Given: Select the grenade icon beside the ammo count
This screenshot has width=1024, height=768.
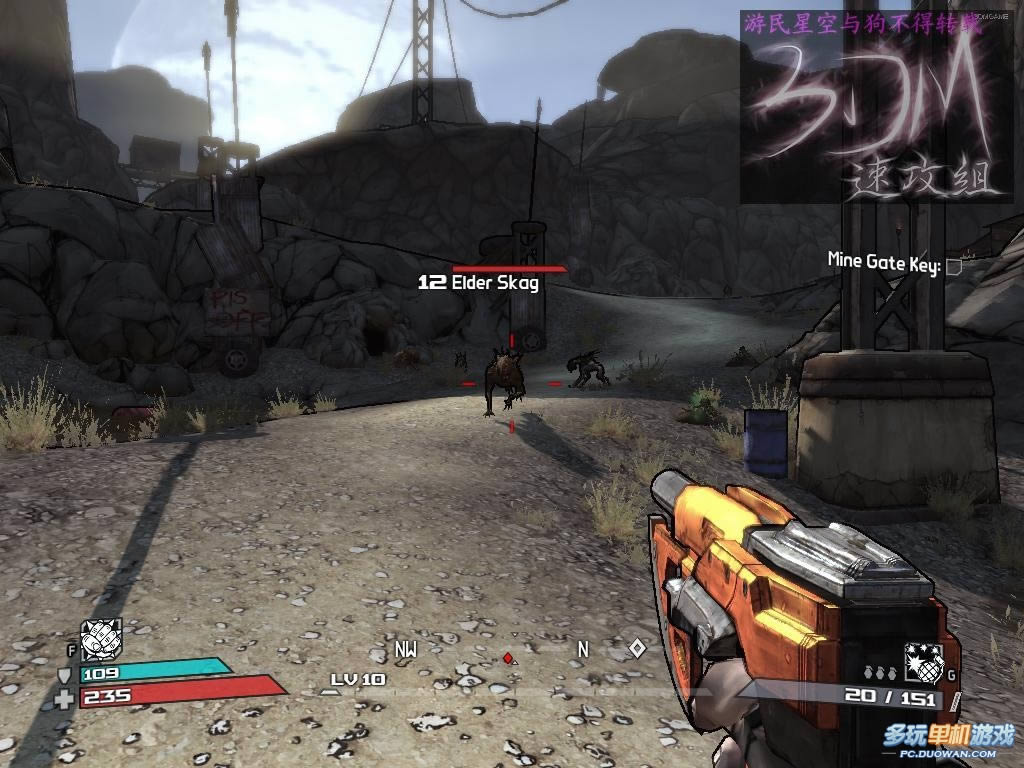Looking at the screenshot, I should (924, 661).
